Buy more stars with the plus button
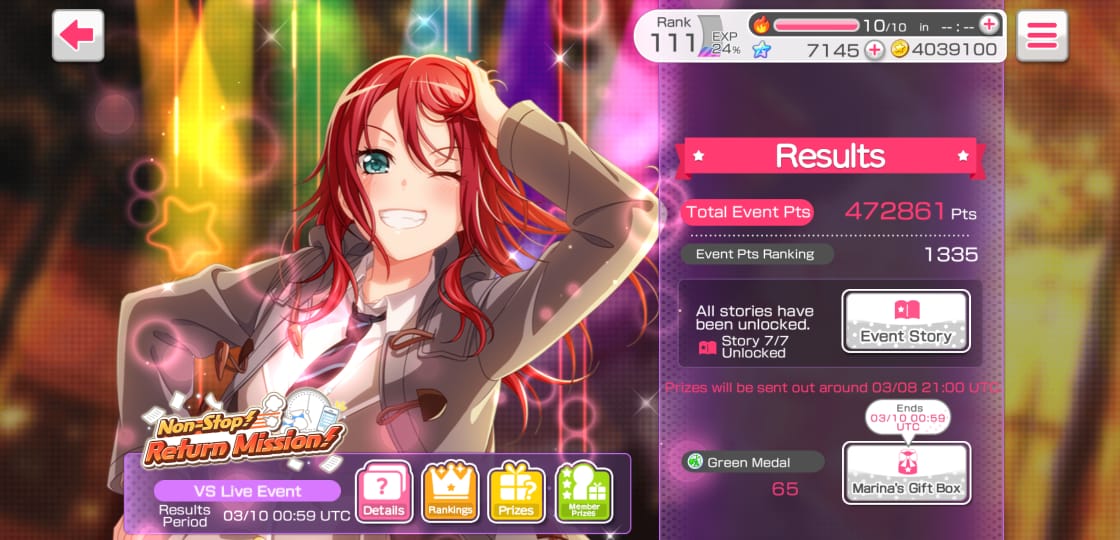This screenshot has width=1120, height=540. coord(874,50)
